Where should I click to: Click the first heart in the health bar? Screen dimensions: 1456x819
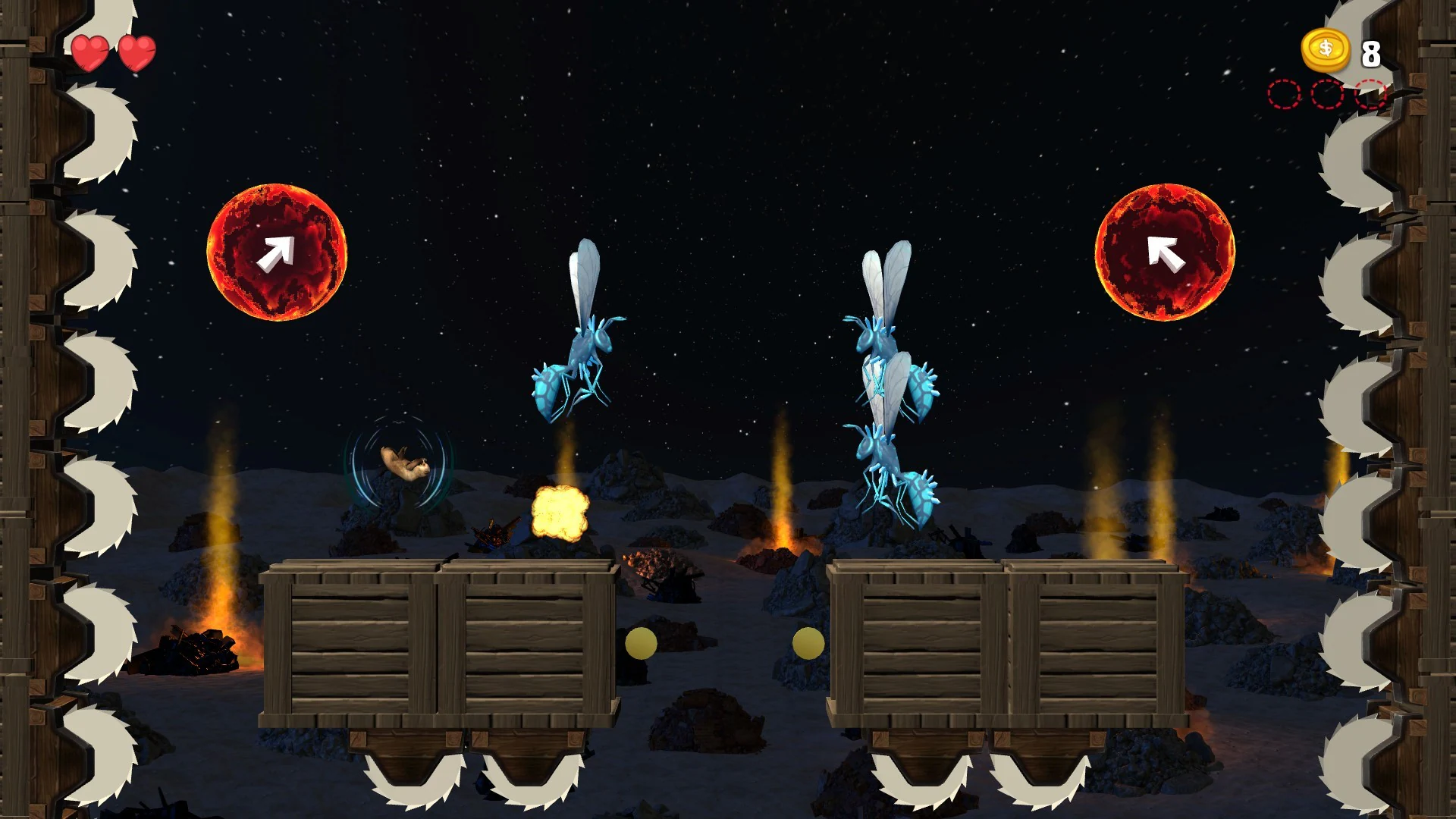point(90,52)
